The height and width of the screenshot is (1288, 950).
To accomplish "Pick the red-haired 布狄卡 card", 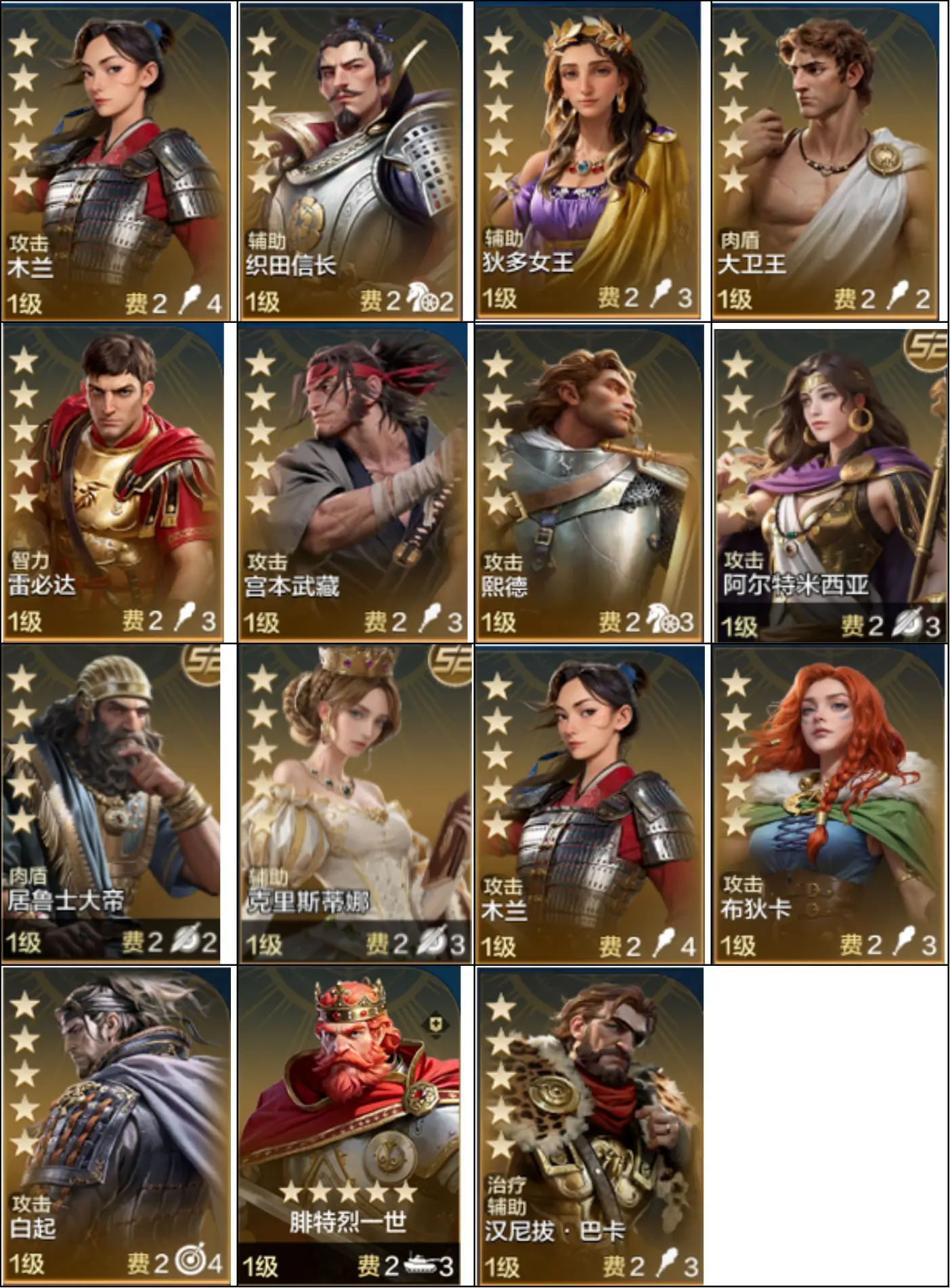I will click(x=829, y=803).
